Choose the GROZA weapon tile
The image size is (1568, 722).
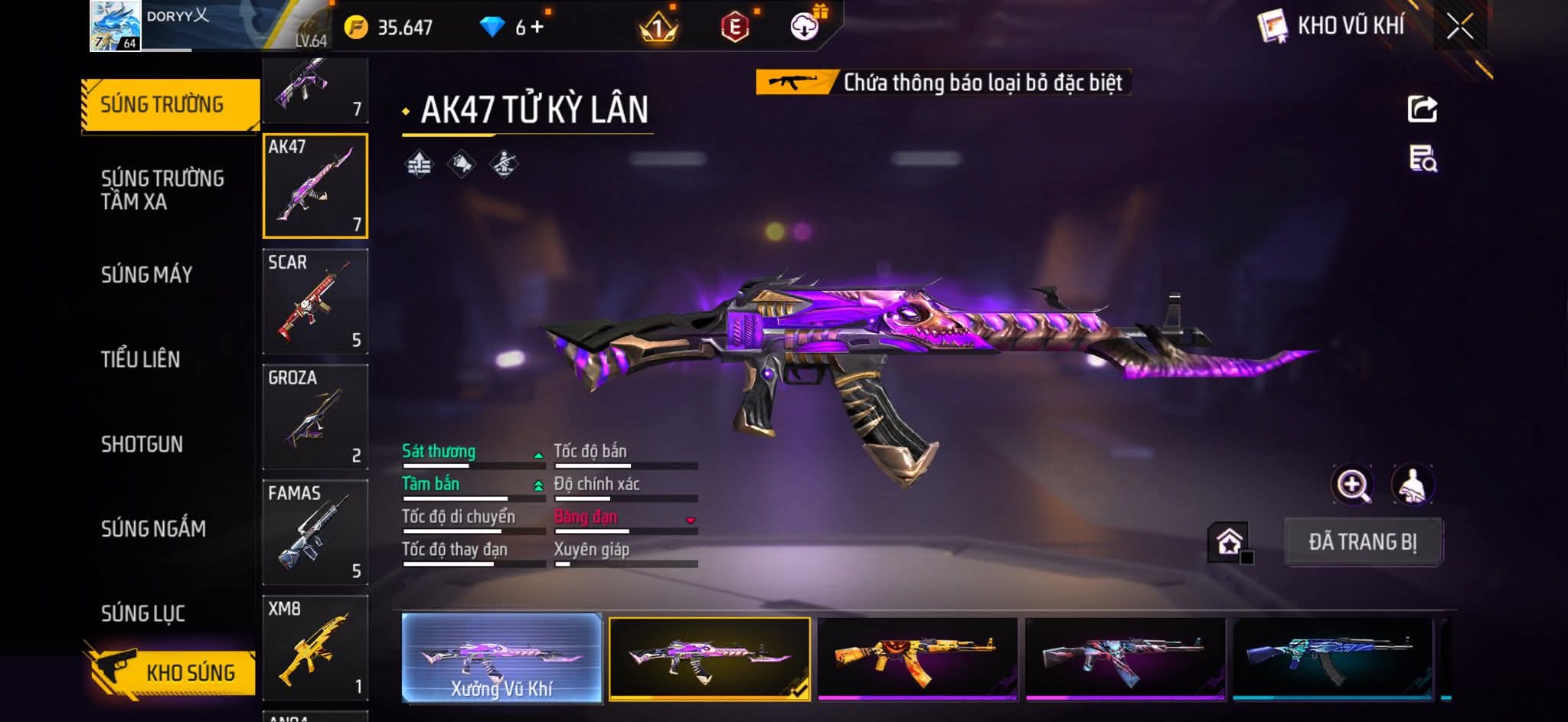(x=315, y=417)
